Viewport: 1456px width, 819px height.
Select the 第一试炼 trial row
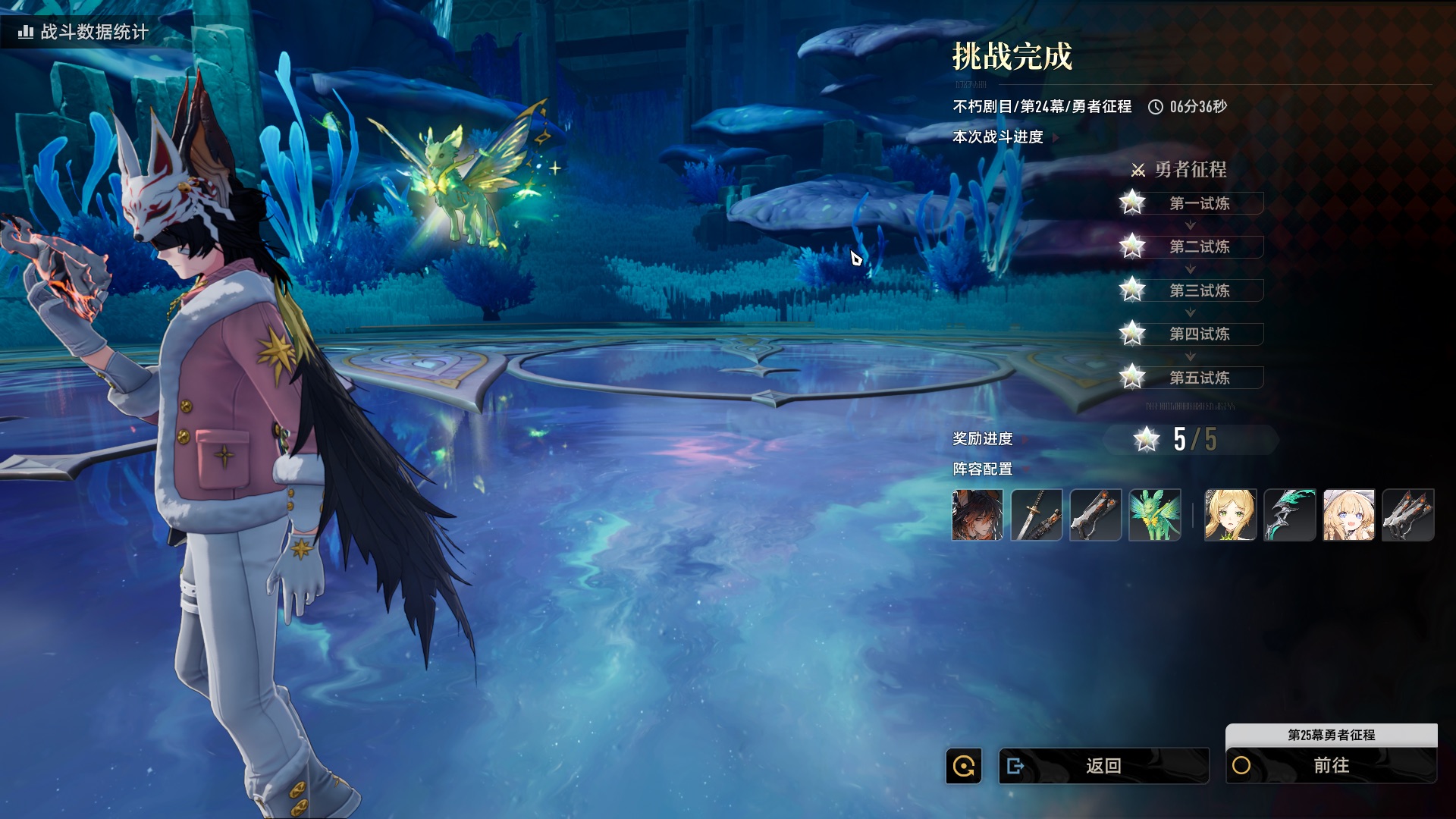click(x=1198, y=203)
